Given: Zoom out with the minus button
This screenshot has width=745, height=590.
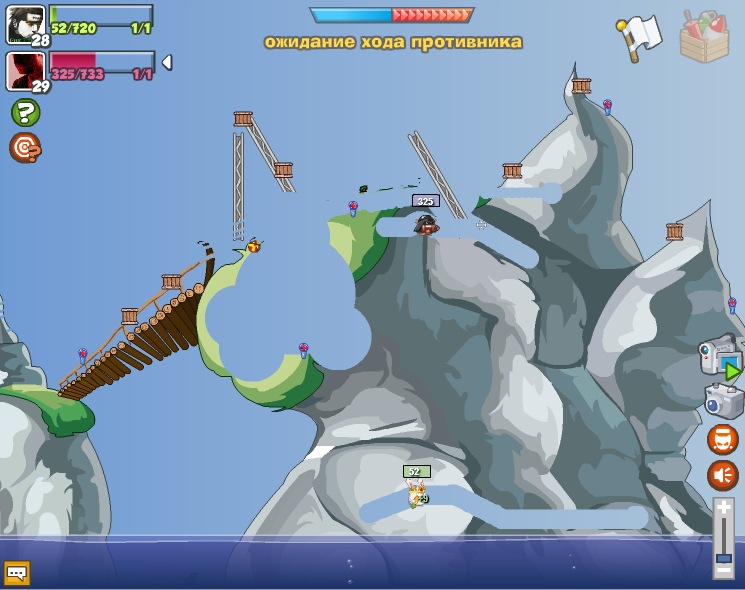Looking at the screenshot, I should point(724,570).
